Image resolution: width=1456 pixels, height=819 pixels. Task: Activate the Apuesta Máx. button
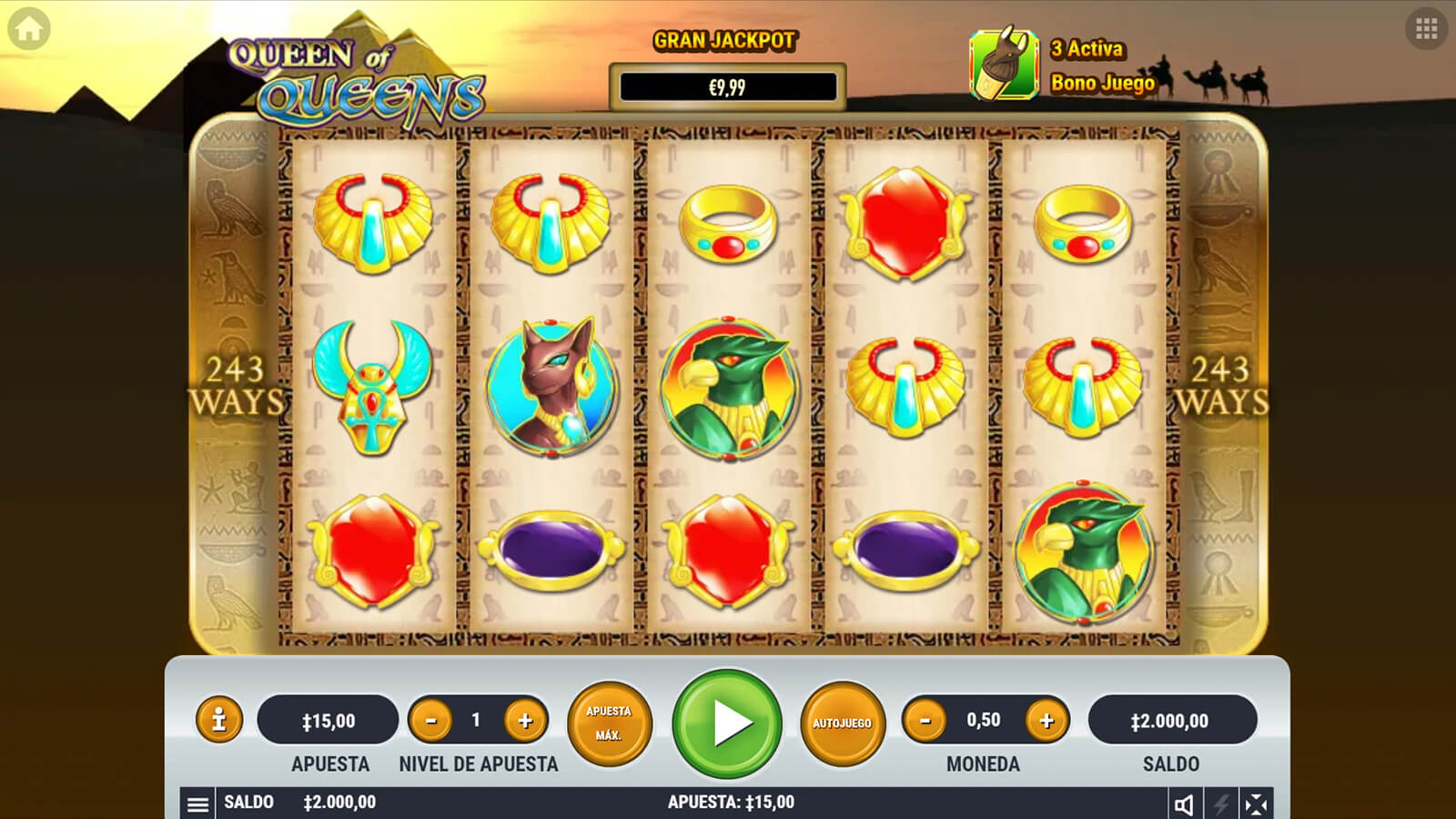click(609, 723)
